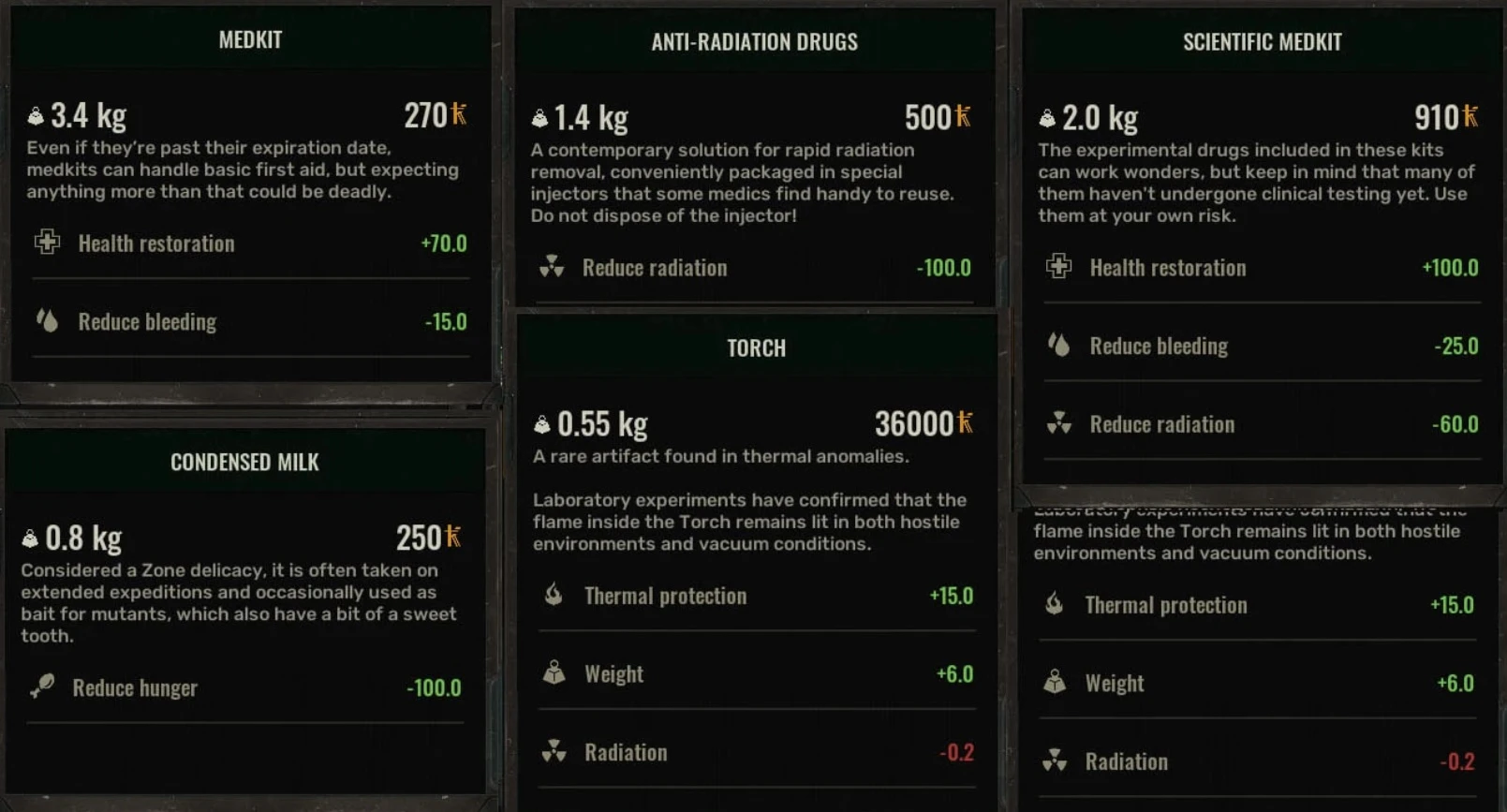Click the 270 coupon price on Medkit

click(428, 115)
